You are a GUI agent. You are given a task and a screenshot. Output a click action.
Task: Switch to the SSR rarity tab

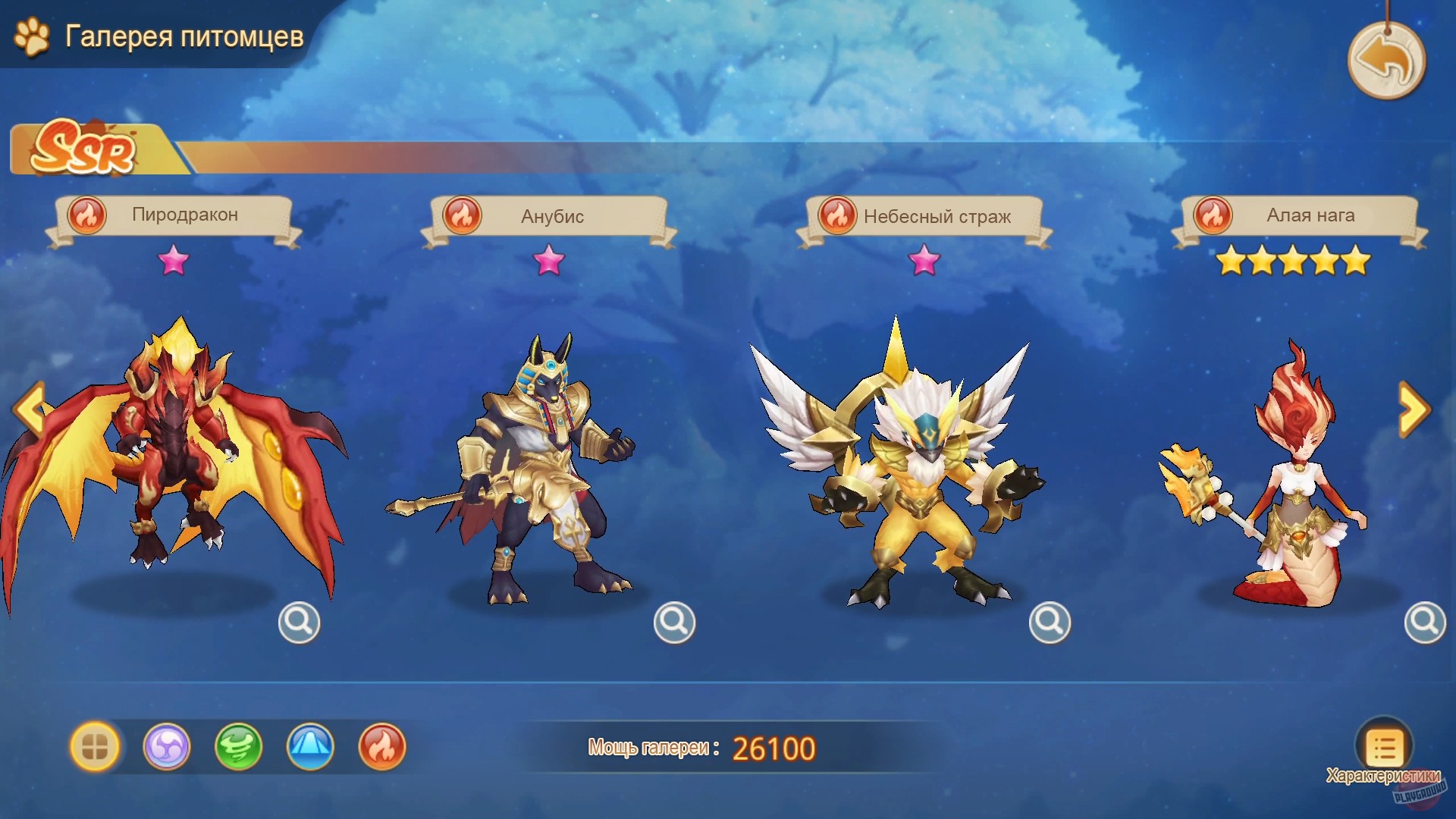point(83,149)
